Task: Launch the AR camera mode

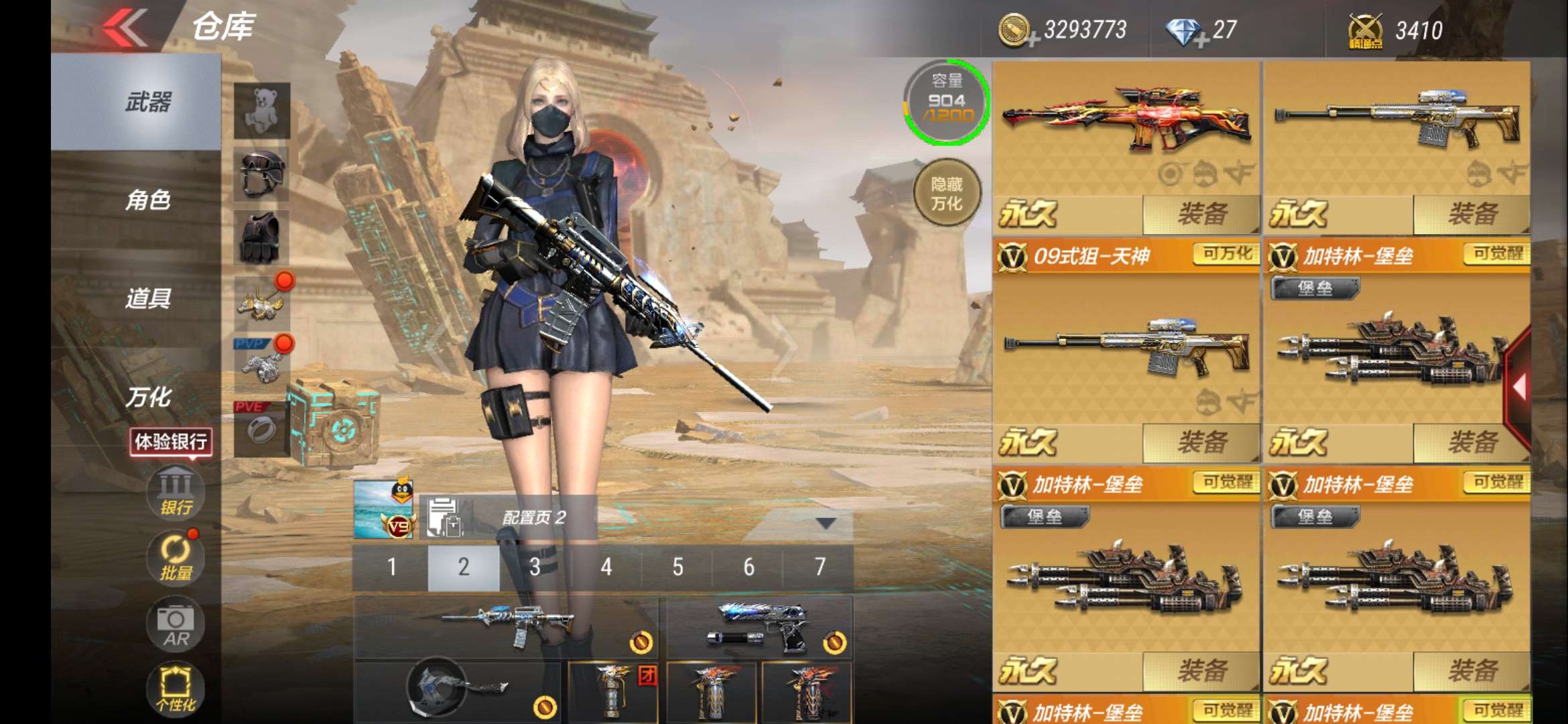Action: [176, 625]
